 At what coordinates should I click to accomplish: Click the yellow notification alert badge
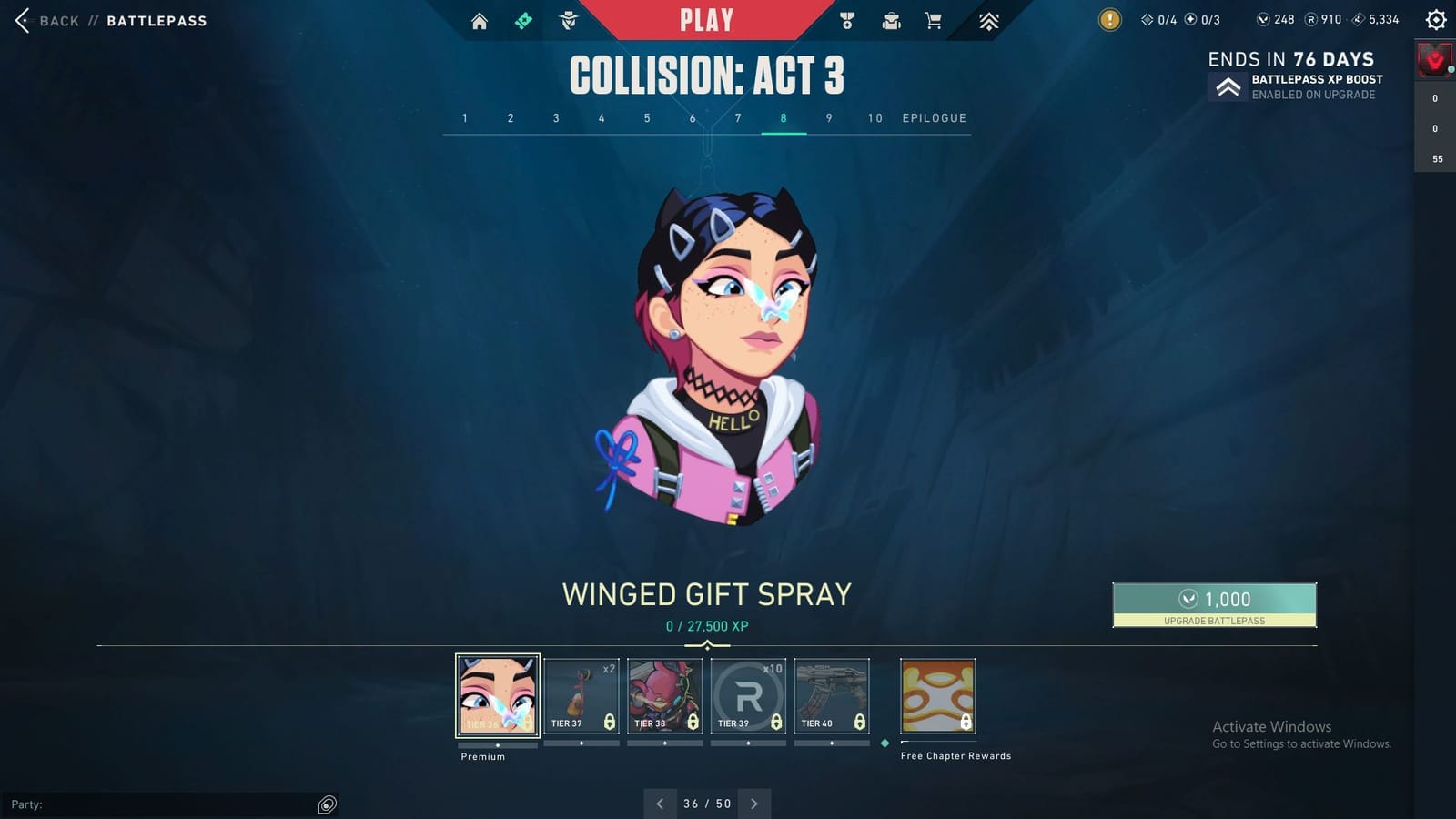point(1109,18)
